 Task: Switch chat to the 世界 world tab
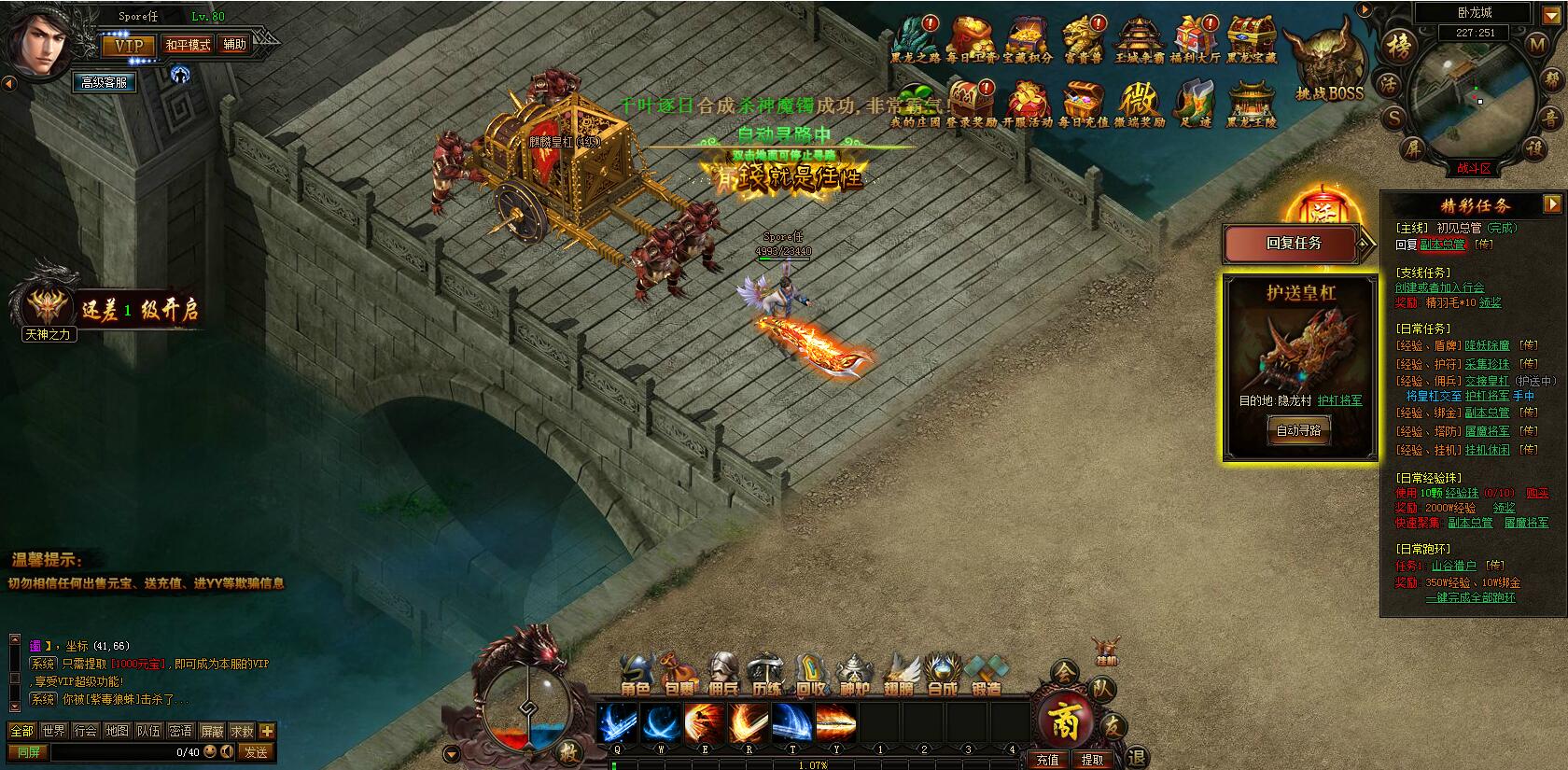53,731
